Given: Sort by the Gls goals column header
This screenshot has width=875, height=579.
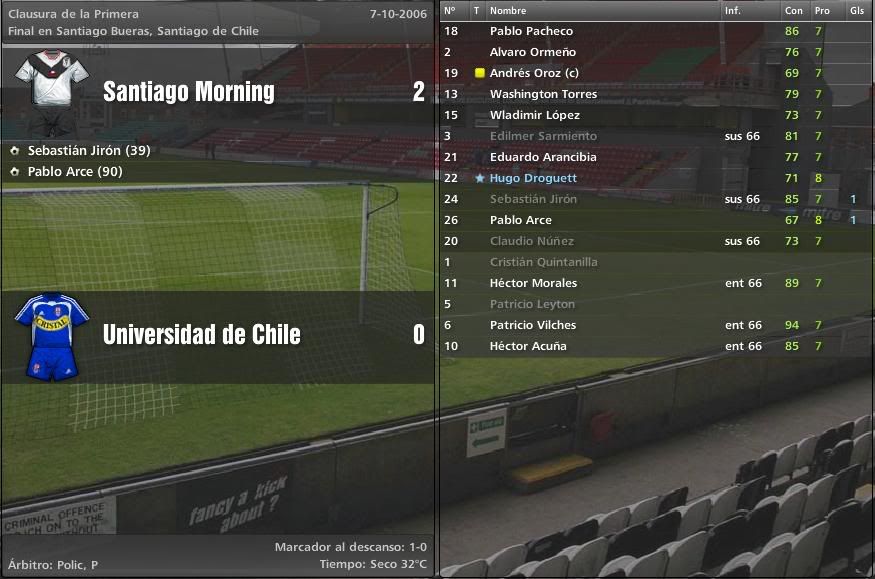Looking at the screenshot, I should [x=857, y=11].
